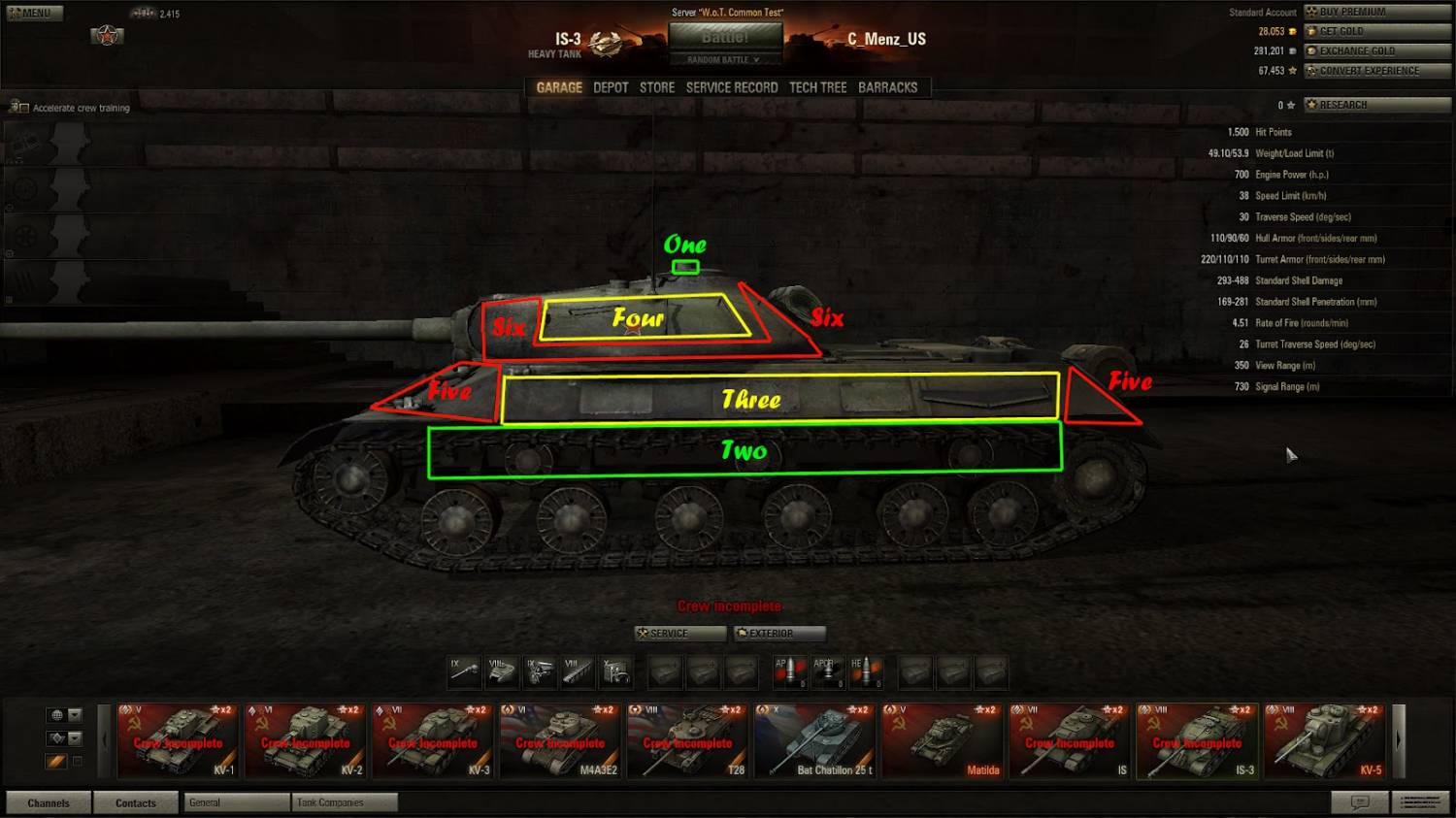Switch to the Depot tab
This screenshot has height=818, width=1456.
[611, 87]
